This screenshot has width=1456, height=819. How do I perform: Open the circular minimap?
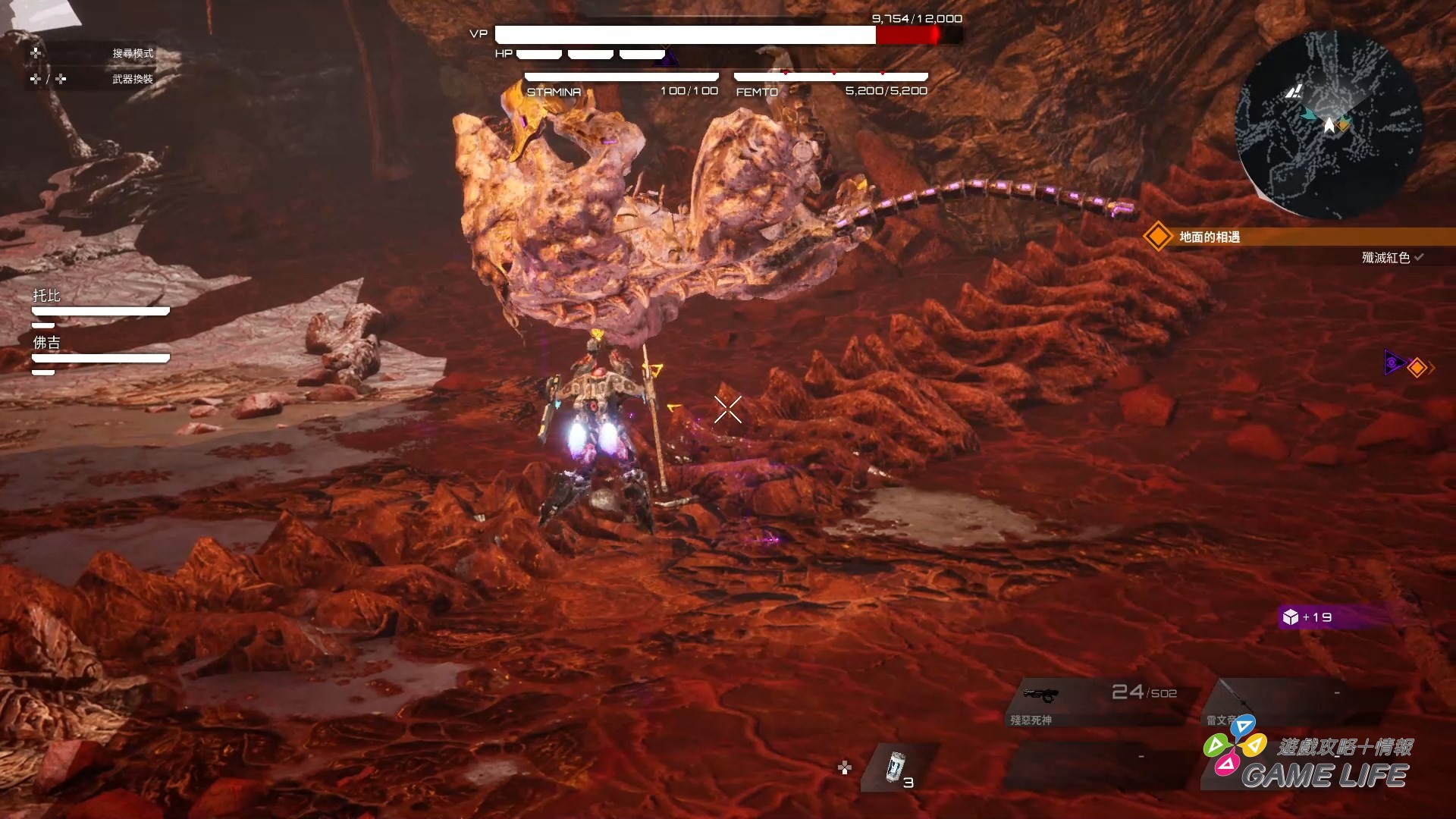click(x=1329, y=125)
